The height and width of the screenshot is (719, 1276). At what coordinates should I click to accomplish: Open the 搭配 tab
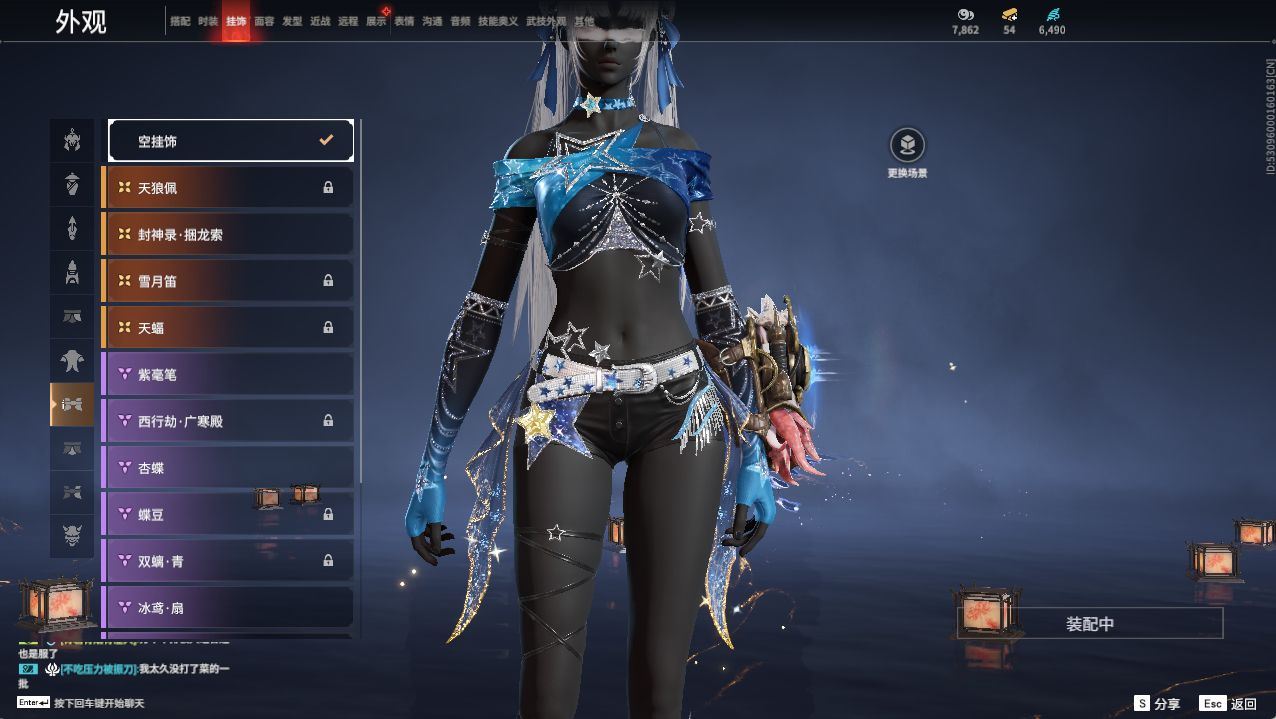click(x=180, y=21)
